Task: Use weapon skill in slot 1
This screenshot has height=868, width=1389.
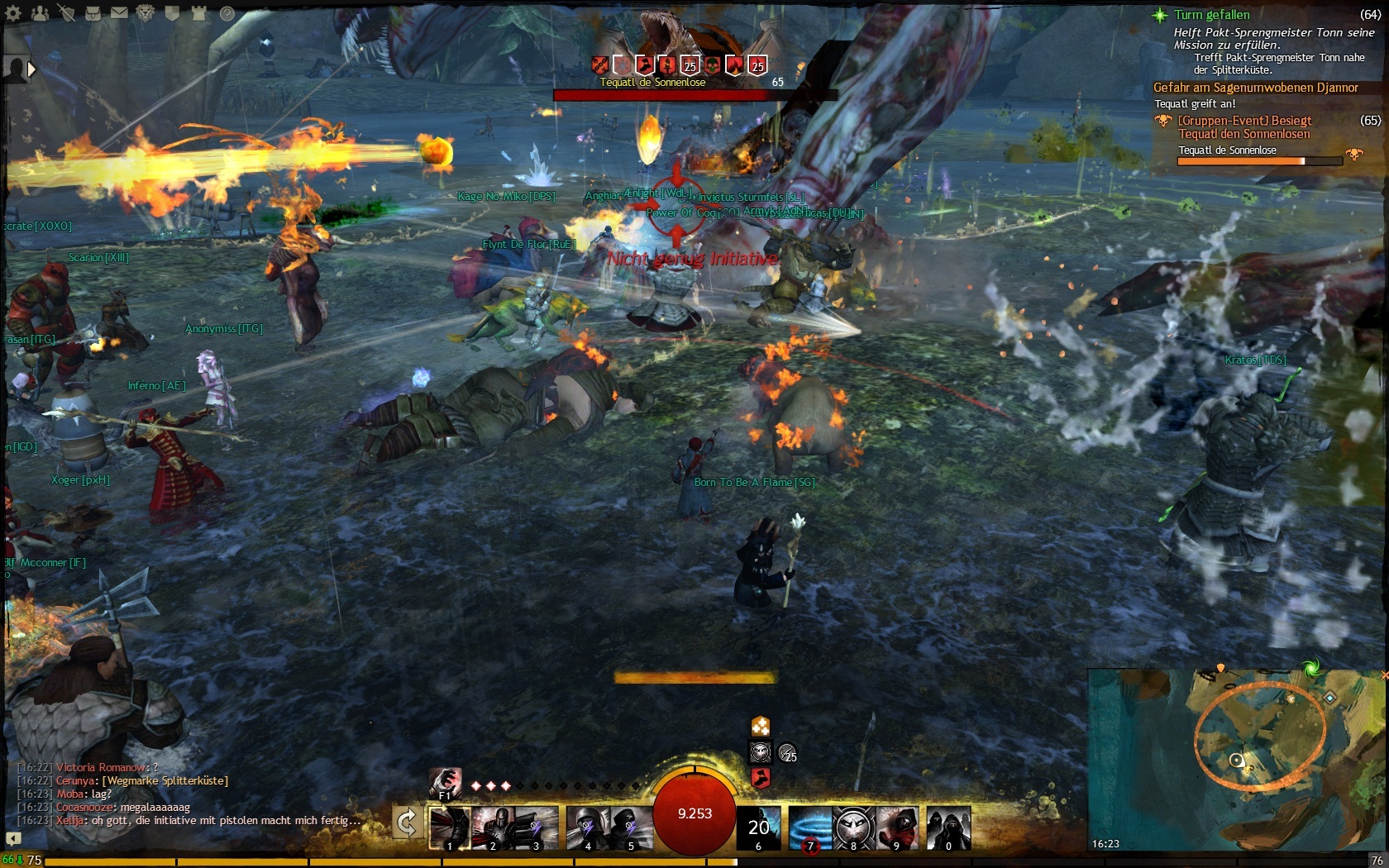Action: pyautogui.click(x=450, y=827)
